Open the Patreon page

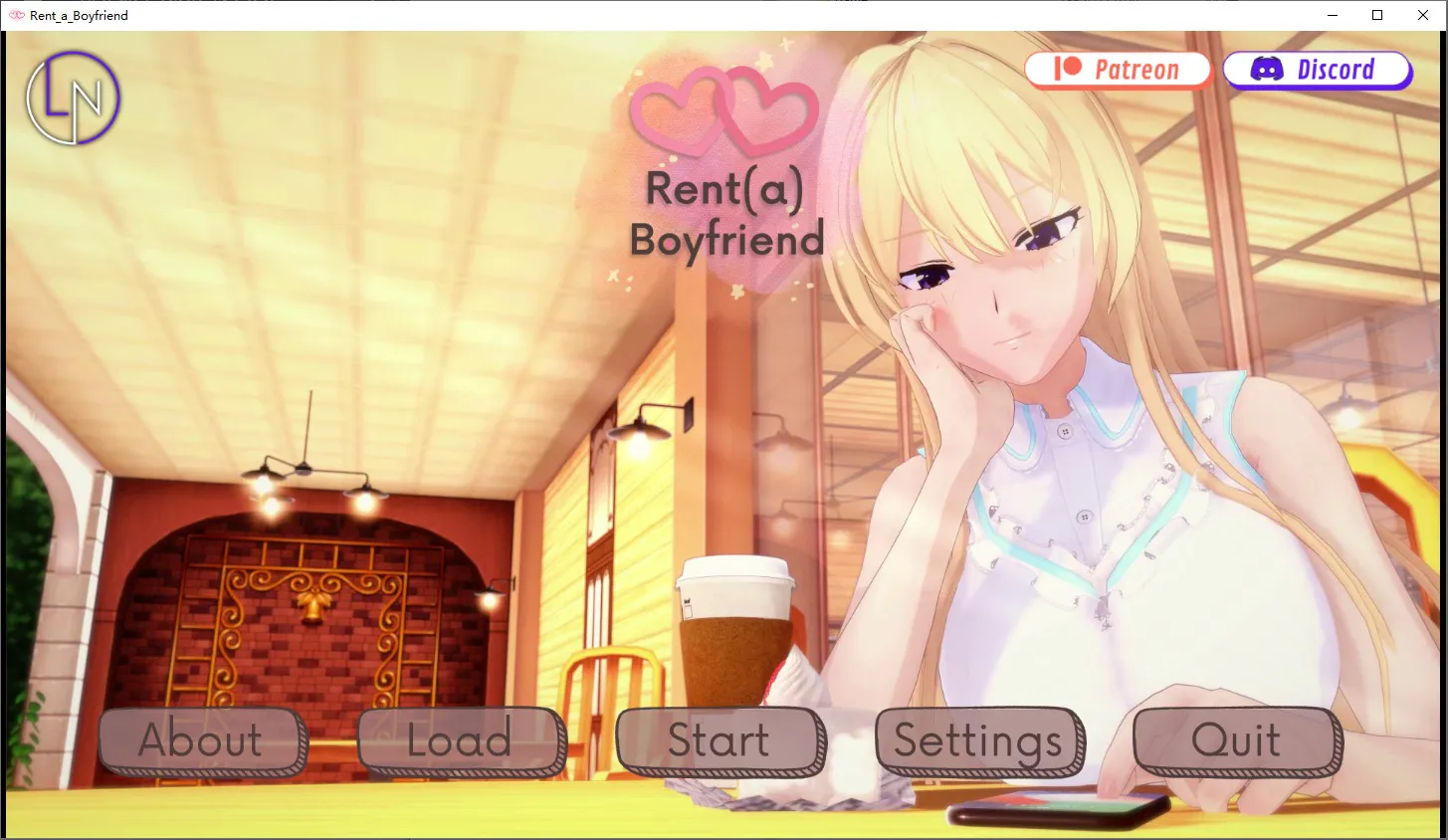click(1117, 69)
